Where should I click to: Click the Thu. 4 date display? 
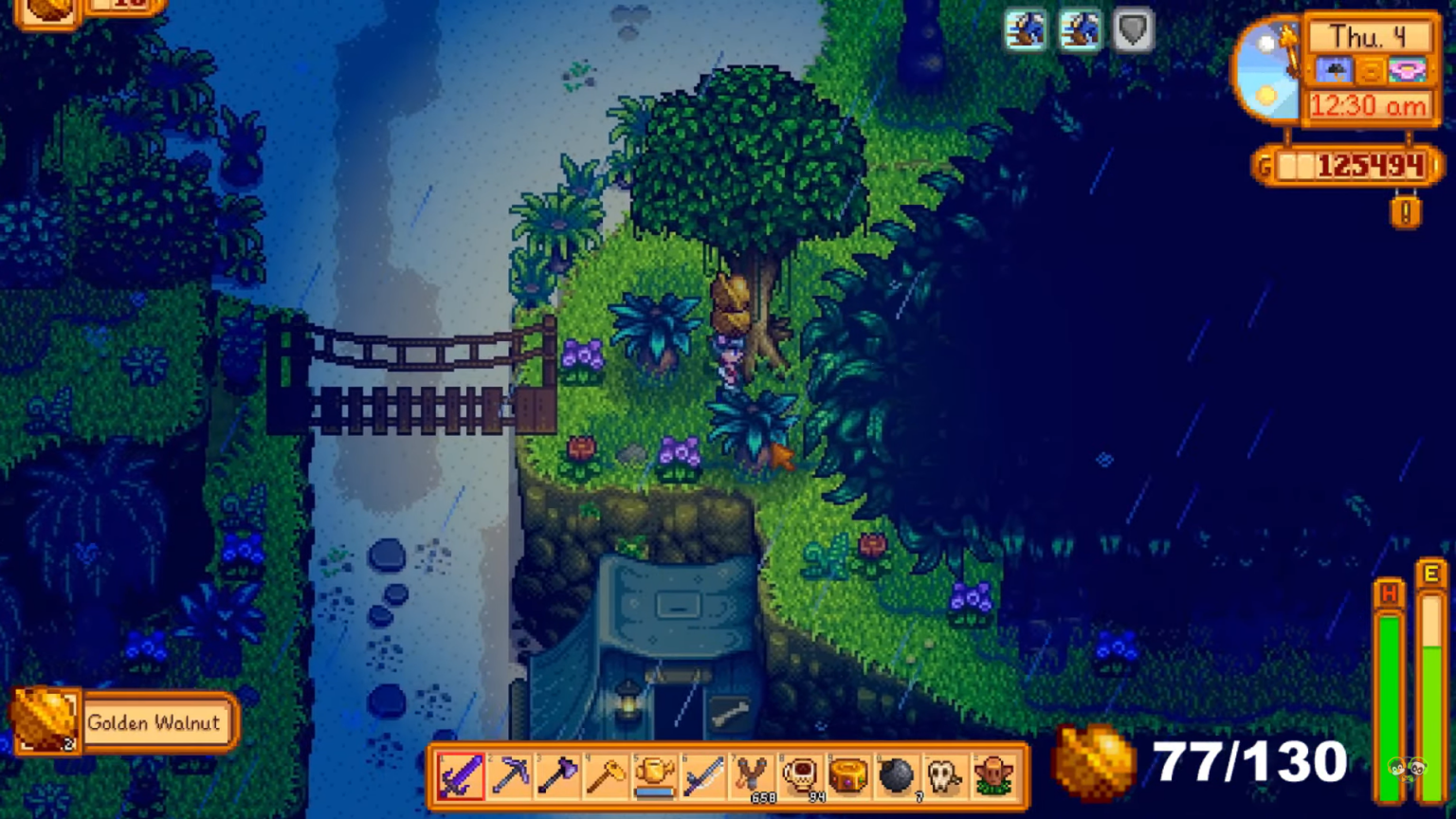(x=1368, y=36)
